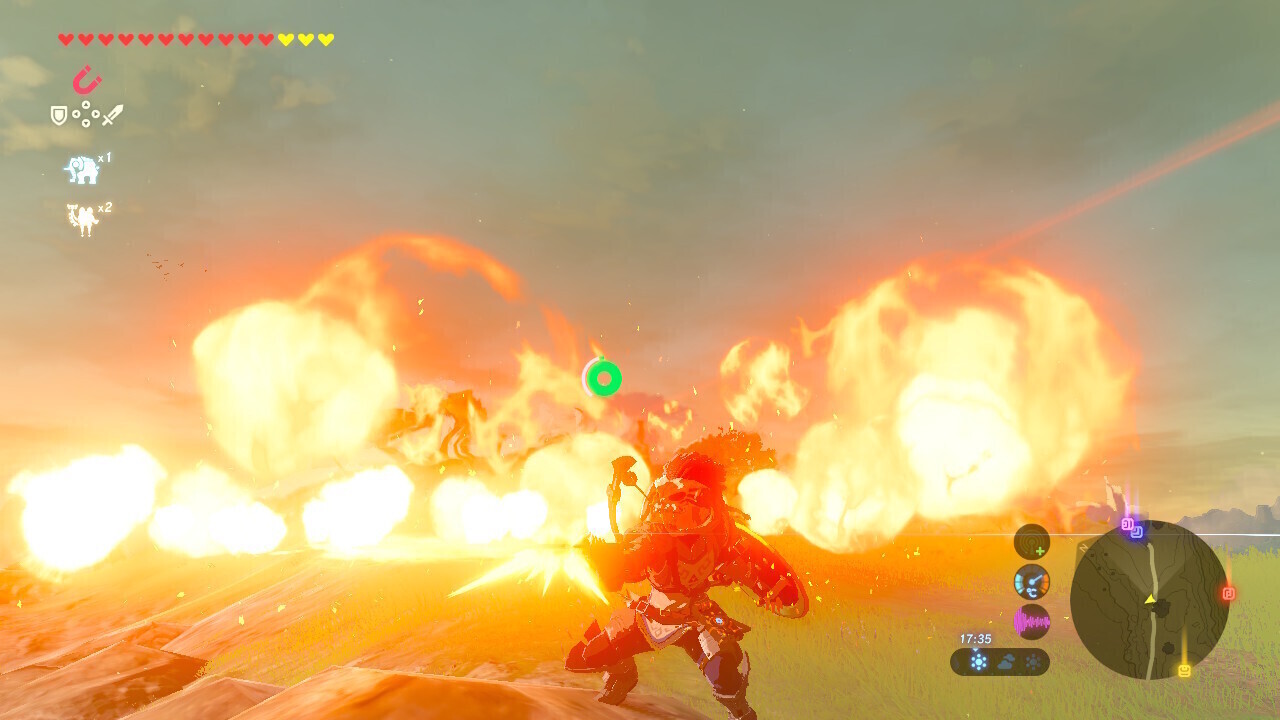Open the shield quick-select icon
The height and width of the screenshot is (720, 1280).
[59, 116]
